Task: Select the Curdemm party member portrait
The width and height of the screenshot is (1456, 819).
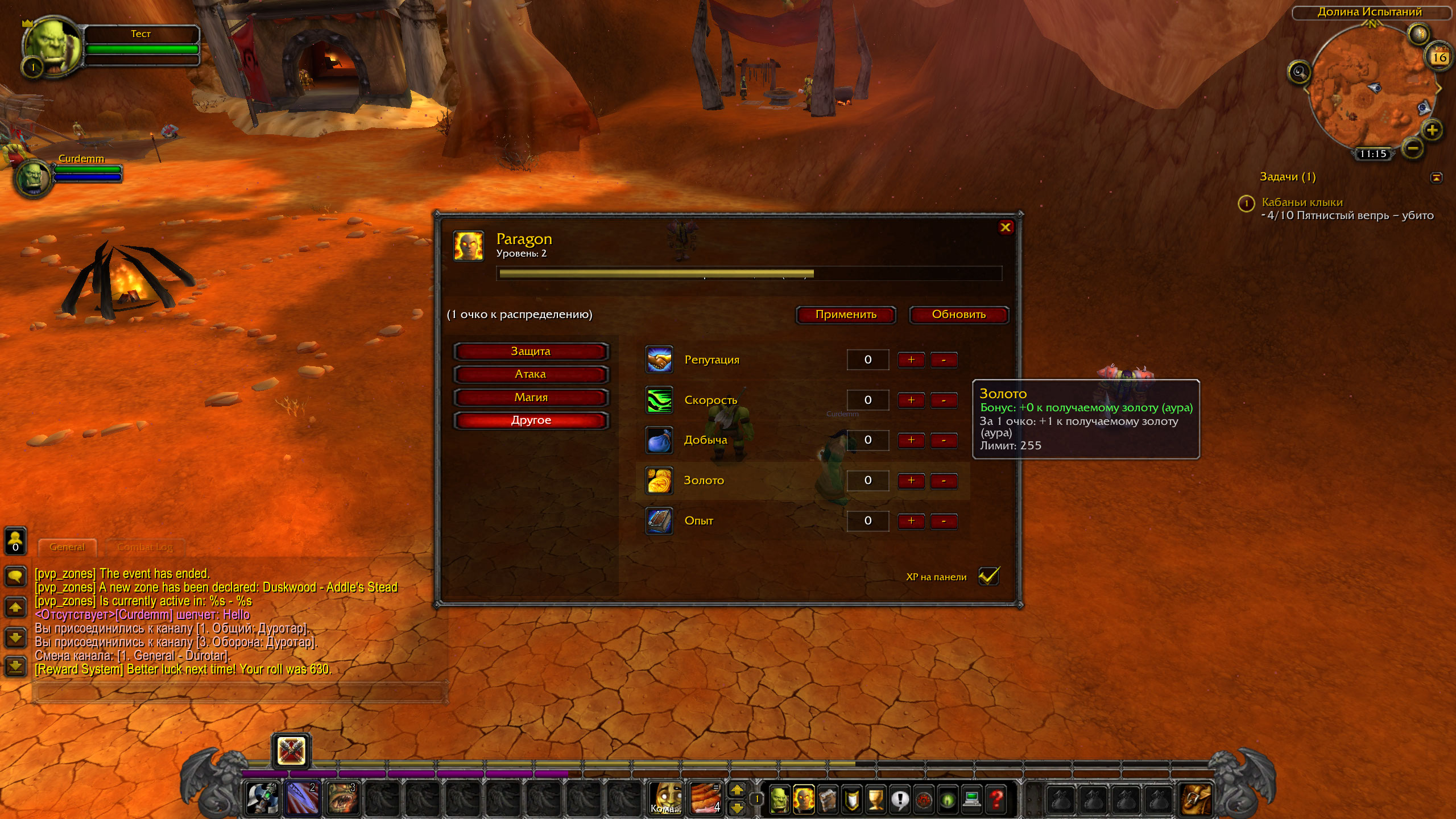Action: (33, 178)
